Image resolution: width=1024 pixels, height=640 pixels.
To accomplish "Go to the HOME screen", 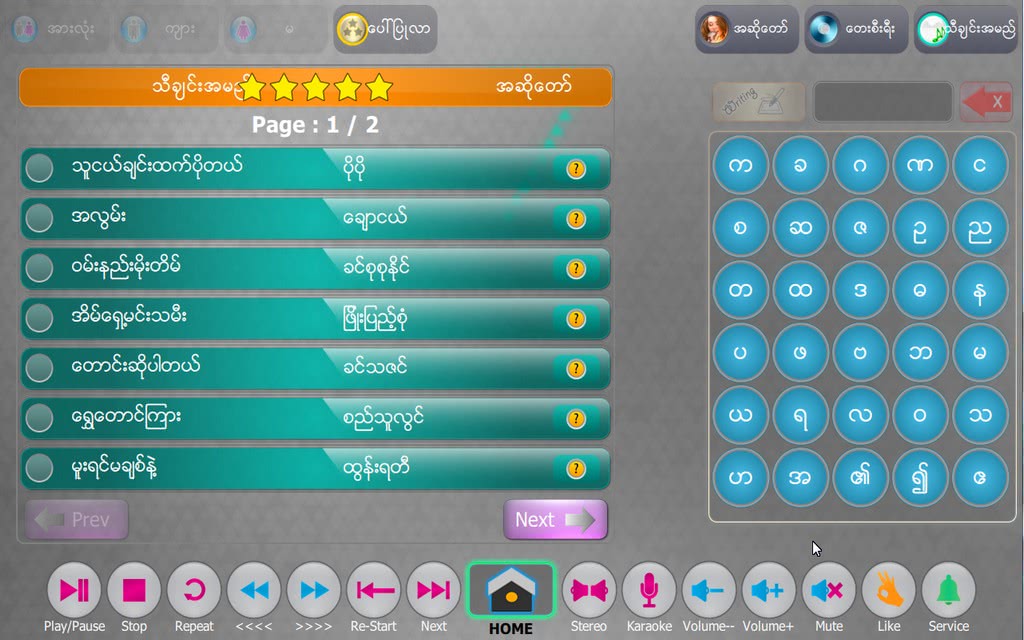I will [x=510, y=592].
